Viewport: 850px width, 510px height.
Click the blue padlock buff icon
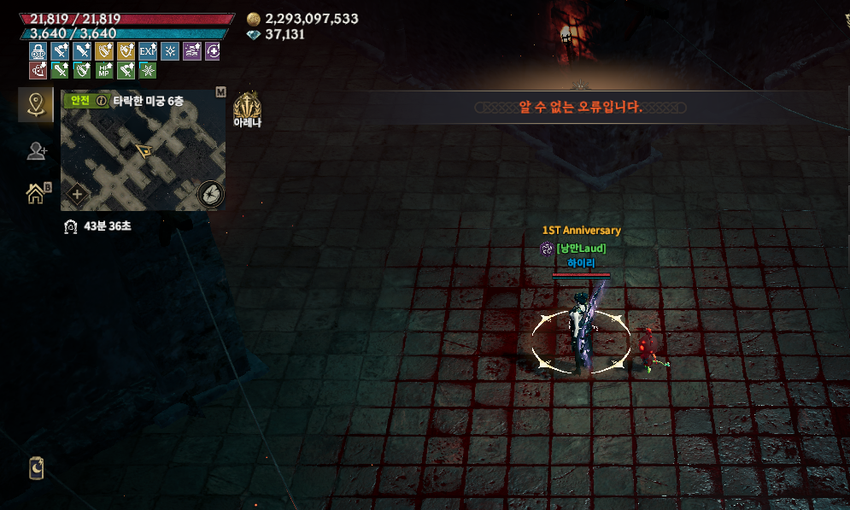coord(38,51)
